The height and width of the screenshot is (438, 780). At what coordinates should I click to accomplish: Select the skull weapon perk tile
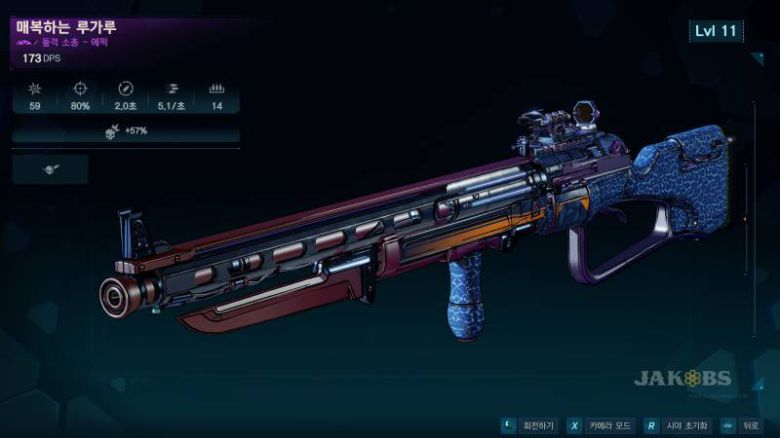[50, 169]
